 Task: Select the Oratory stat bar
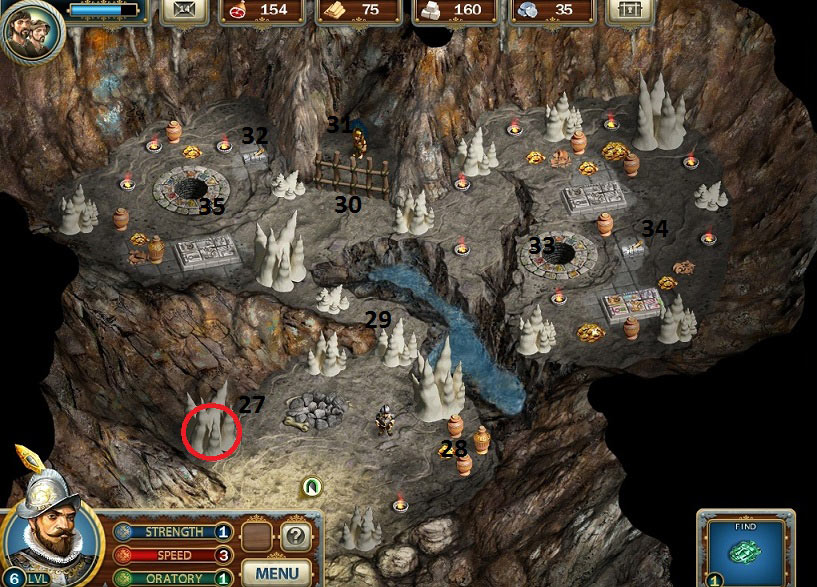pyautogui.click(x=174, y=577)
